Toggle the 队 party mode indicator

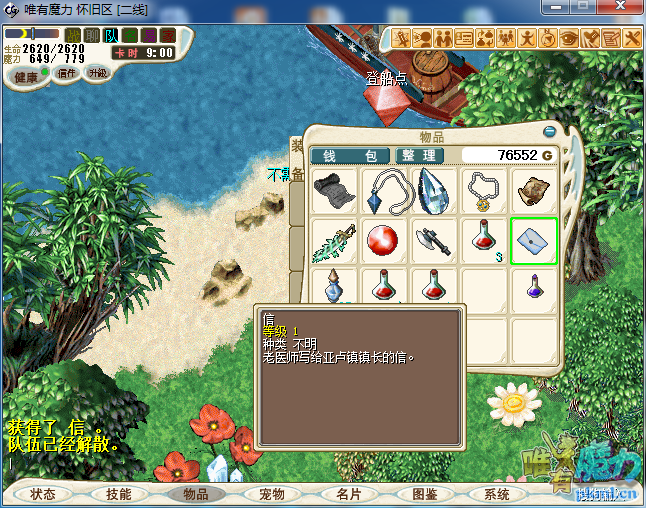(x=110, y=36)
